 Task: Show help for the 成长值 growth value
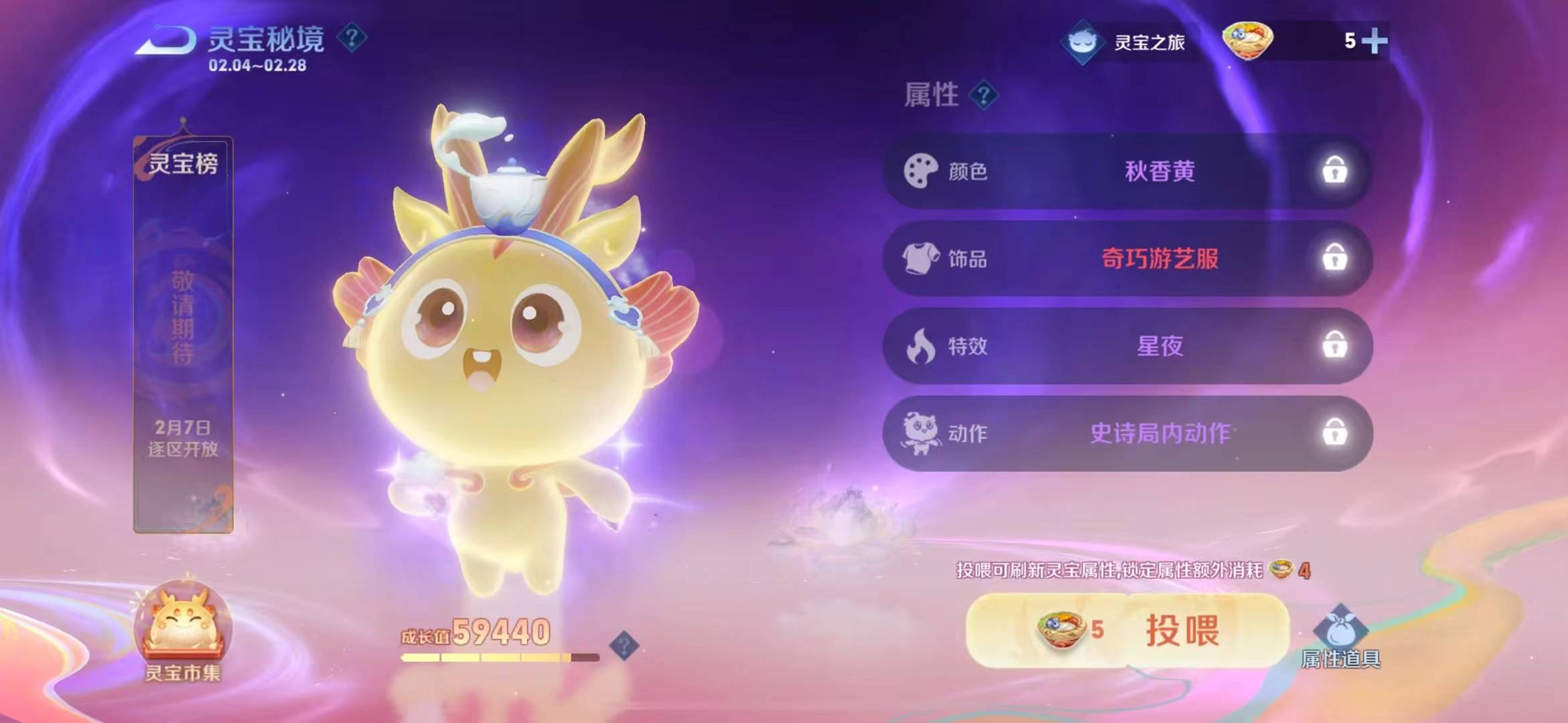[x=624, y=646]
